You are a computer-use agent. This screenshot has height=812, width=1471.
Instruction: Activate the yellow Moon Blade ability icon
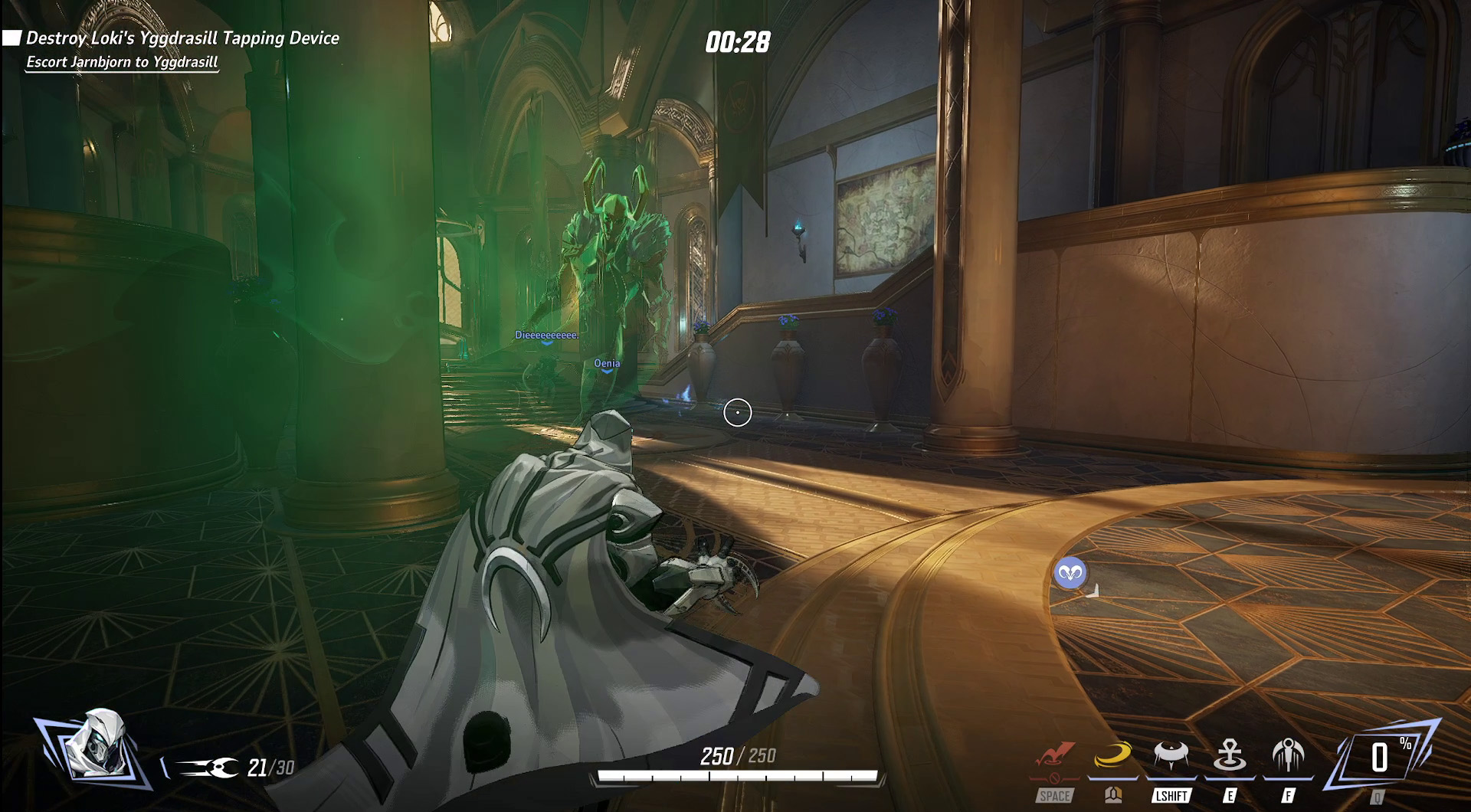point(1113,755)
